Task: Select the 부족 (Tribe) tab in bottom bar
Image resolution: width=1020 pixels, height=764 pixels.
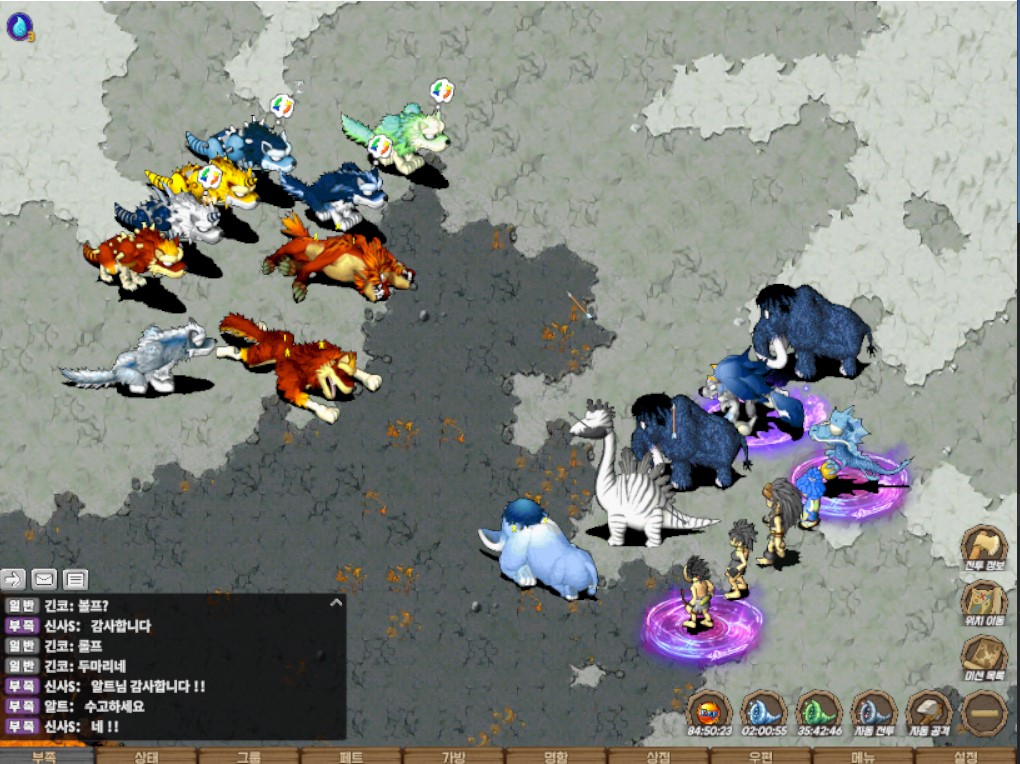Action: (x=45, y=757)
